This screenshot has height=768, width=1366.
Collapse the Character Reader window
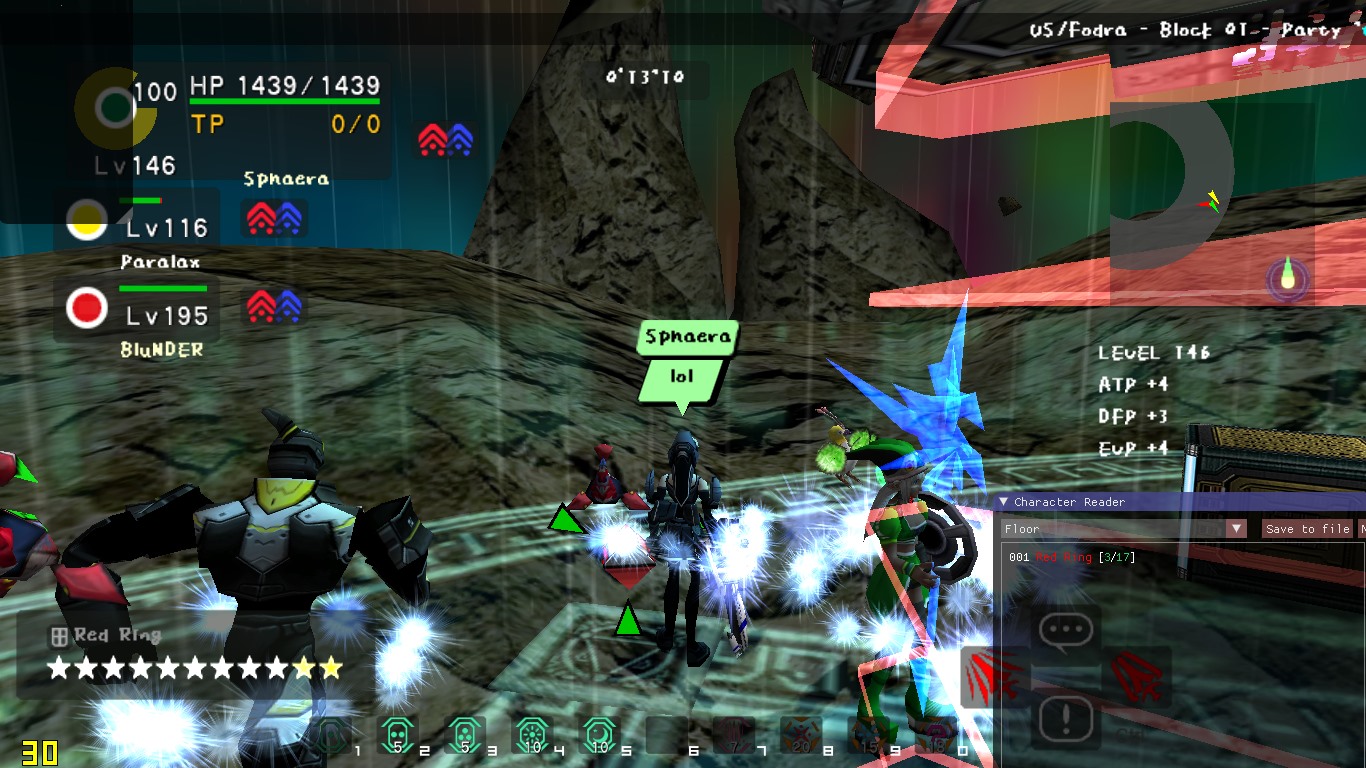click(x=1004, y=502)
